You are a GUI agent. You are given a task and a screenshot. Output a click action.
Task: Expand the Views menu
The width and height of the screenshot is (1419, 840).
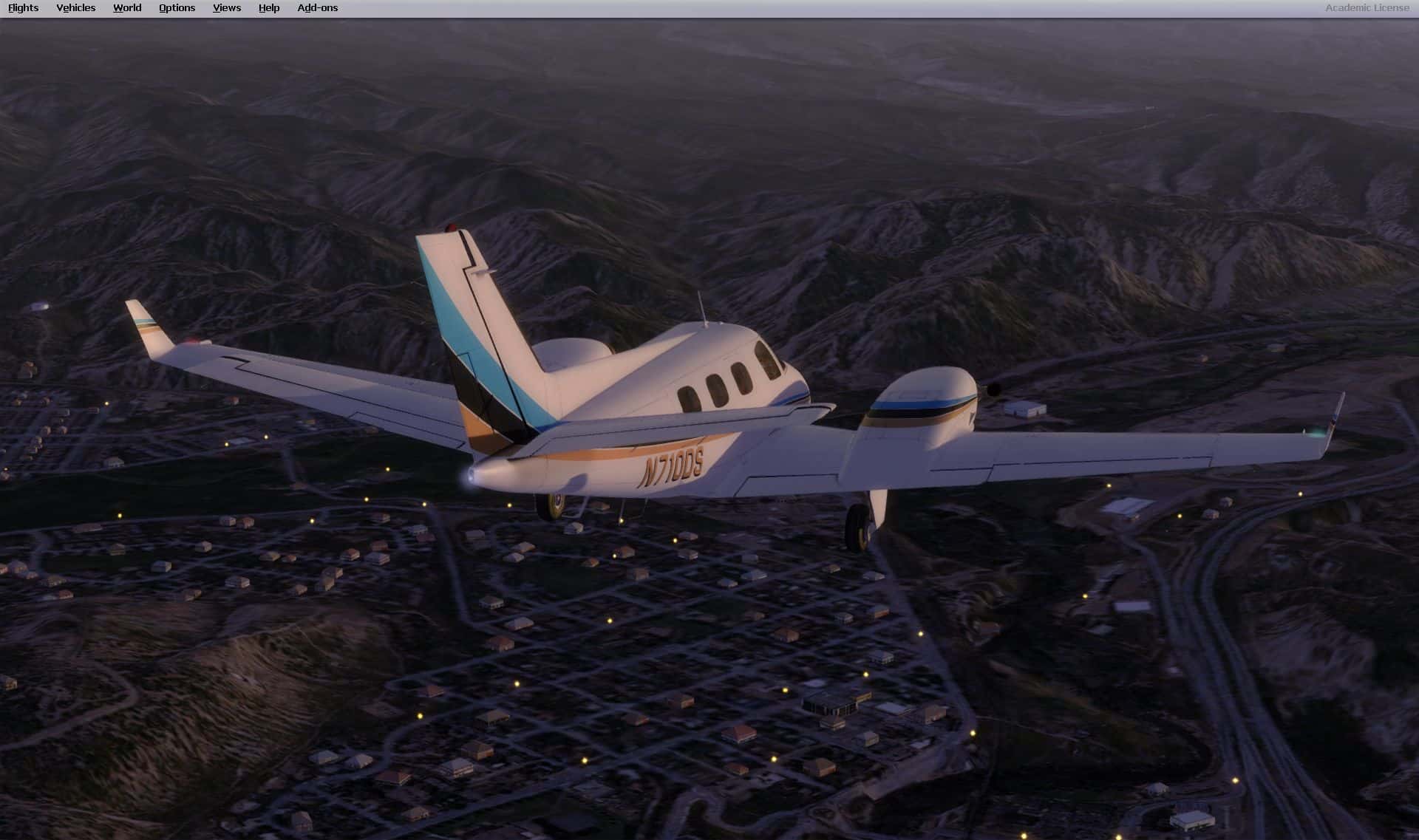[226, 8]
